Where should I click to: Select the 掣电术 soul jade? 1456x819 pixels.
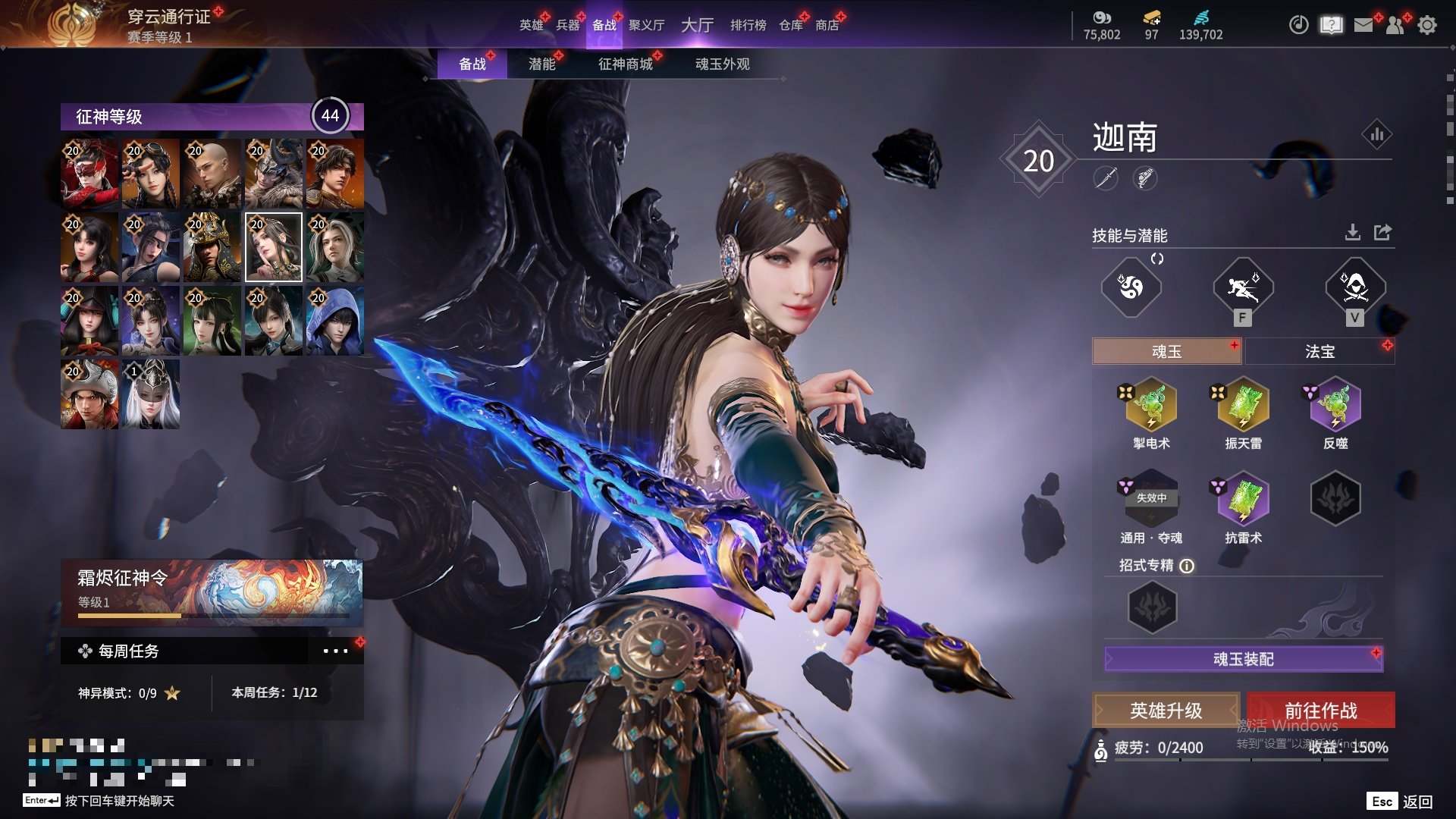click(x=1151, y=405)
